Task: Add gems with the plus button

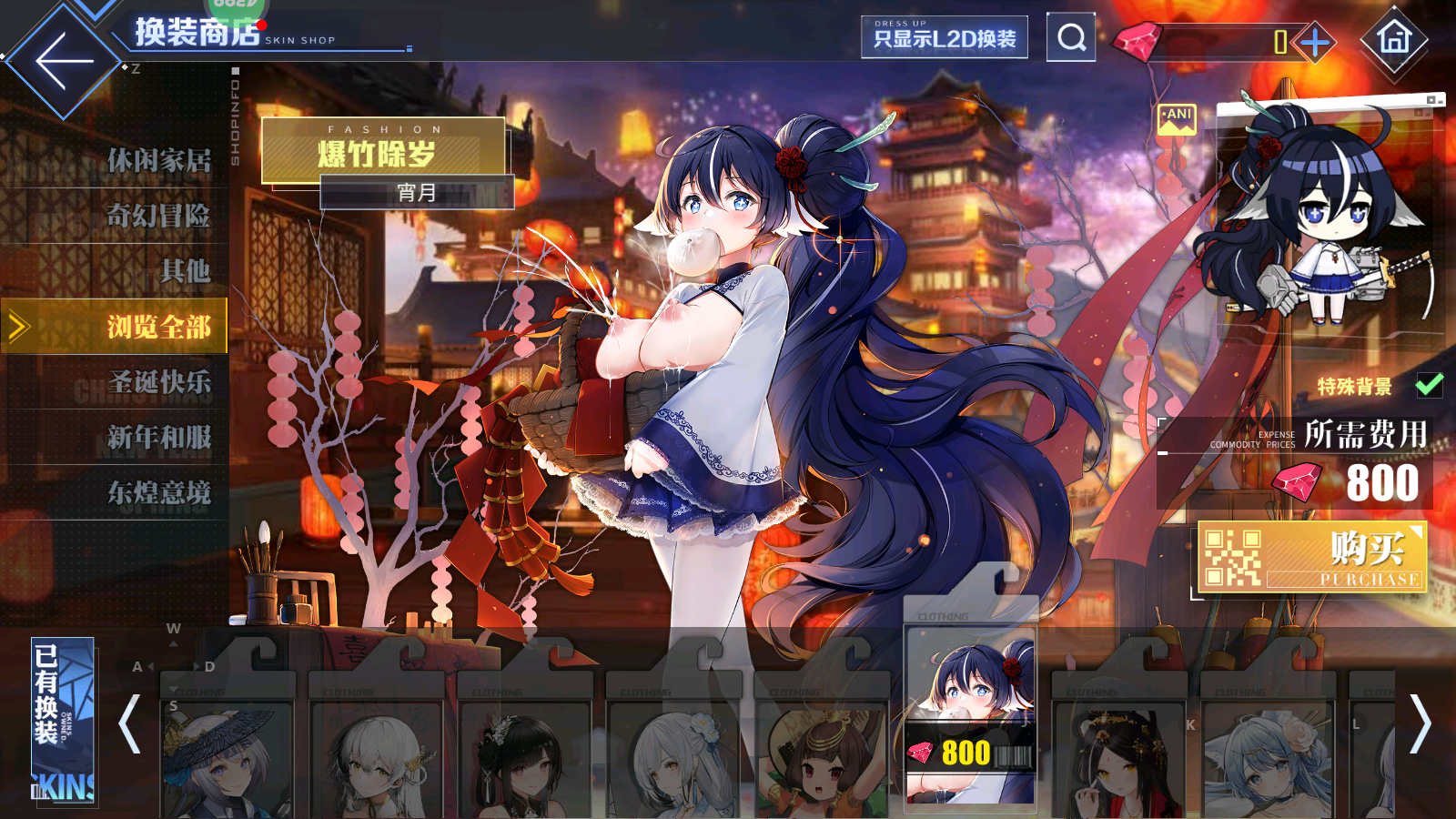Action: (1315, 42)
